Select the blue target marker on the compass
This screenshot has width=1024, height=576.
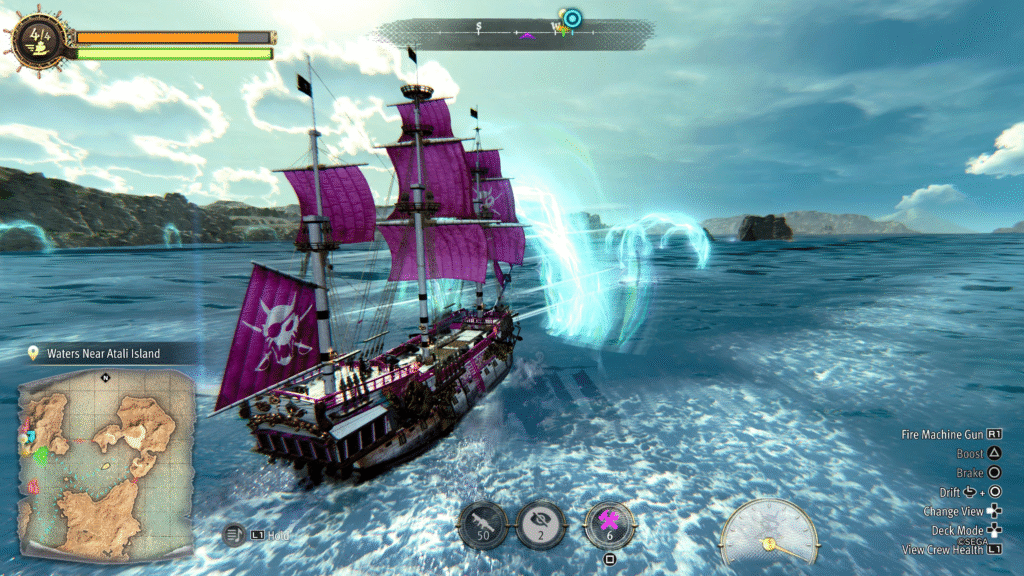click(572, 18)
